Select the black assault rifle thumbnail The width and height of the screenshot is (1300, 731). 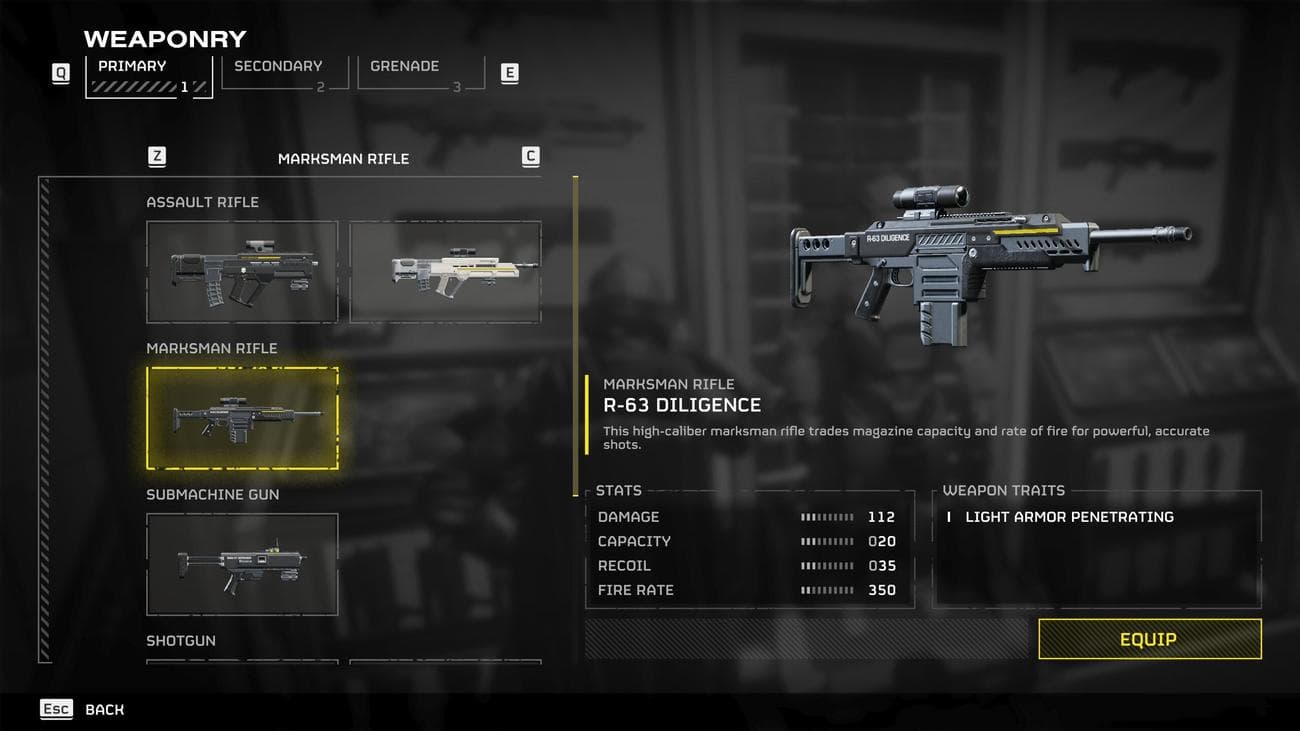(242, 271)
